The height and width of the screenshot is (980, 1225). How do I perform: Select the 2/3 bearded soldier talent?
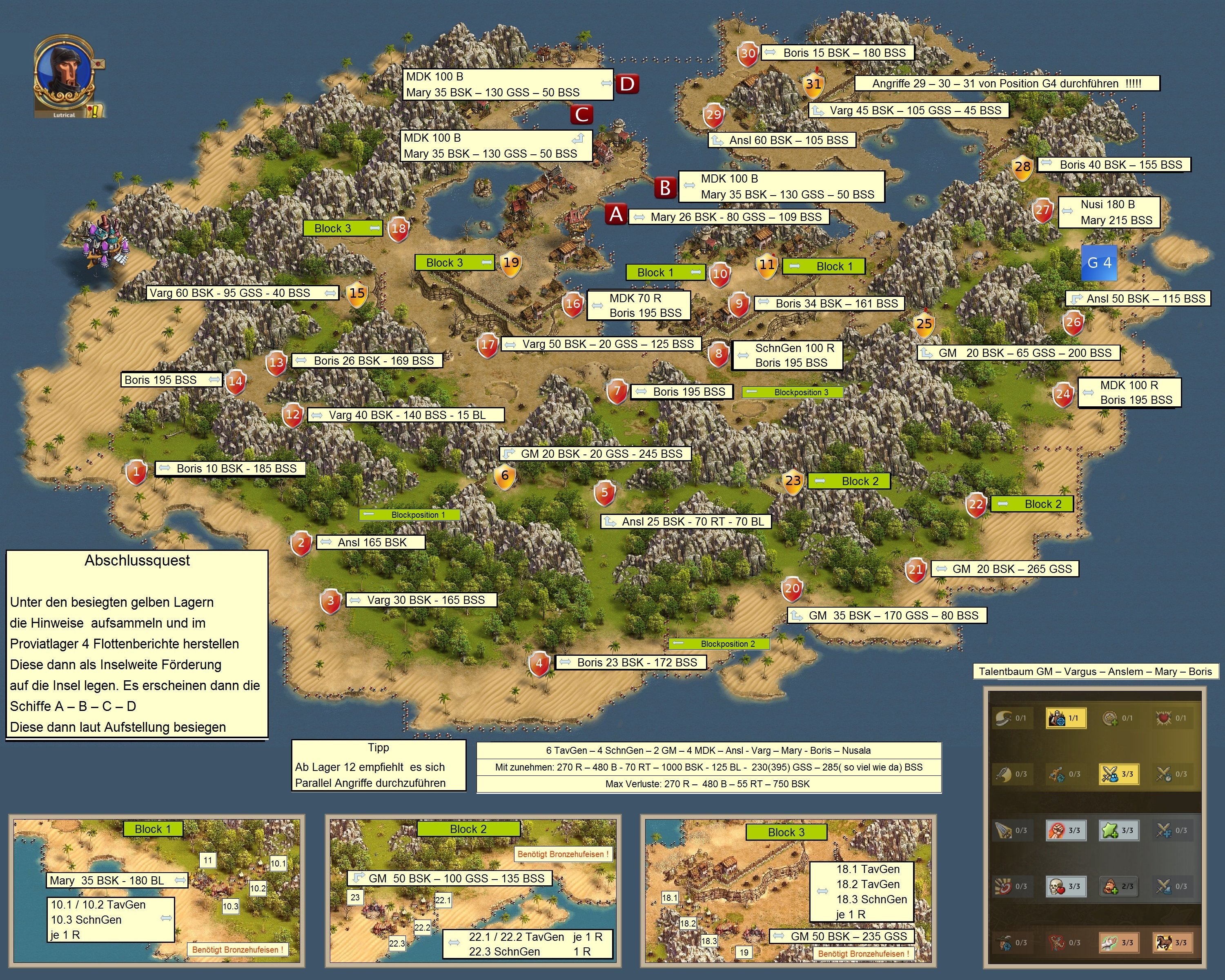point(1119,886)
